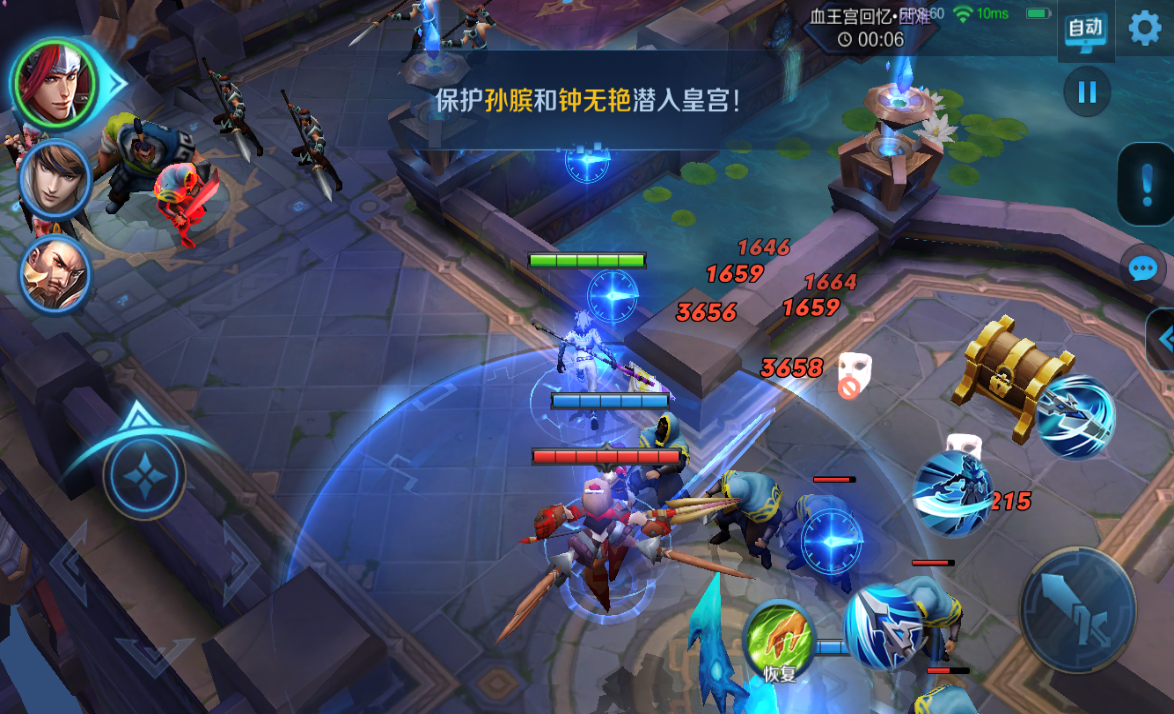Cast the dashing warrior slash skill

point(953,493)
